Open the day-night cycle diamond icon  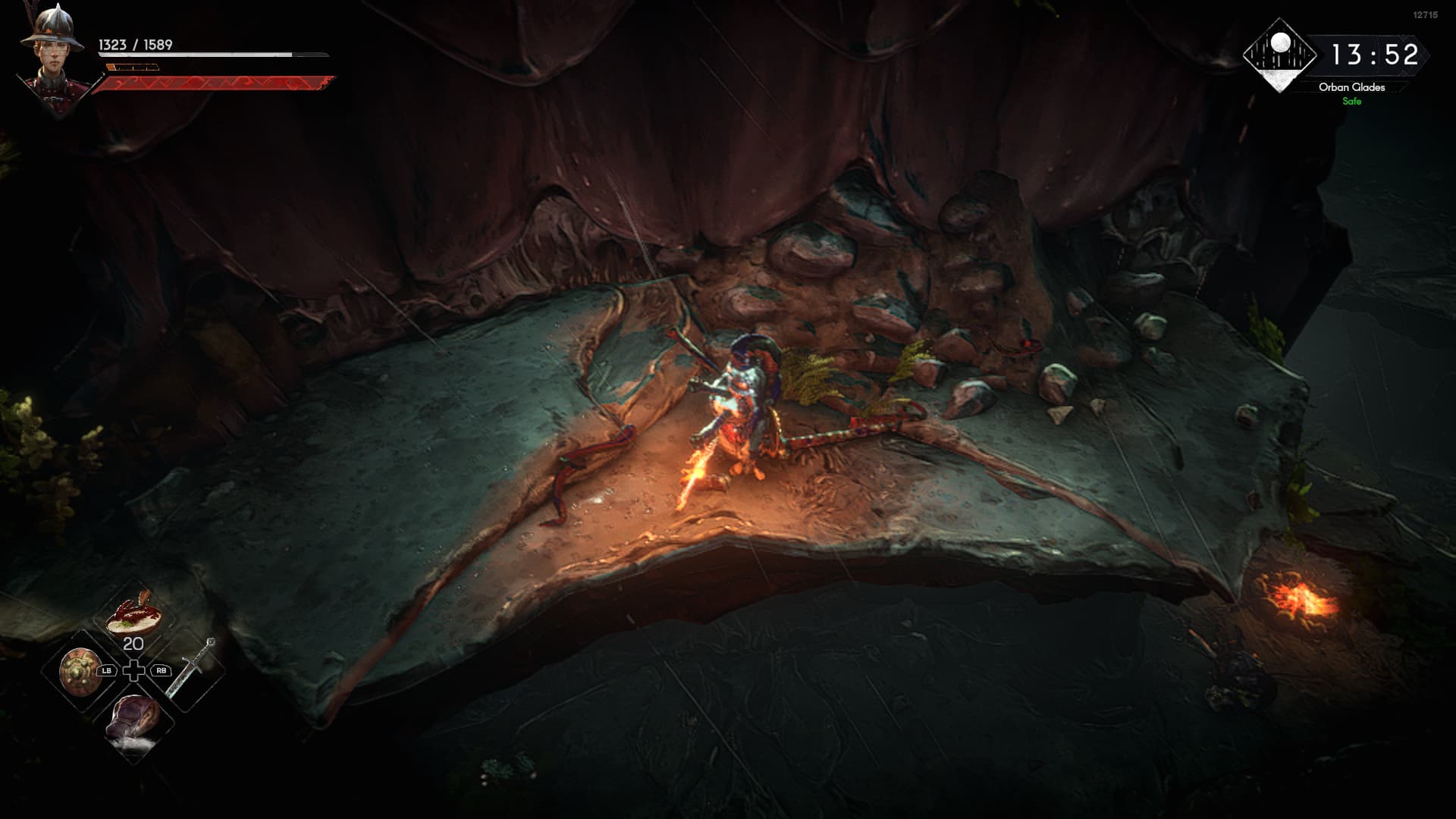pyautogui.click(x=1280, y=55)
